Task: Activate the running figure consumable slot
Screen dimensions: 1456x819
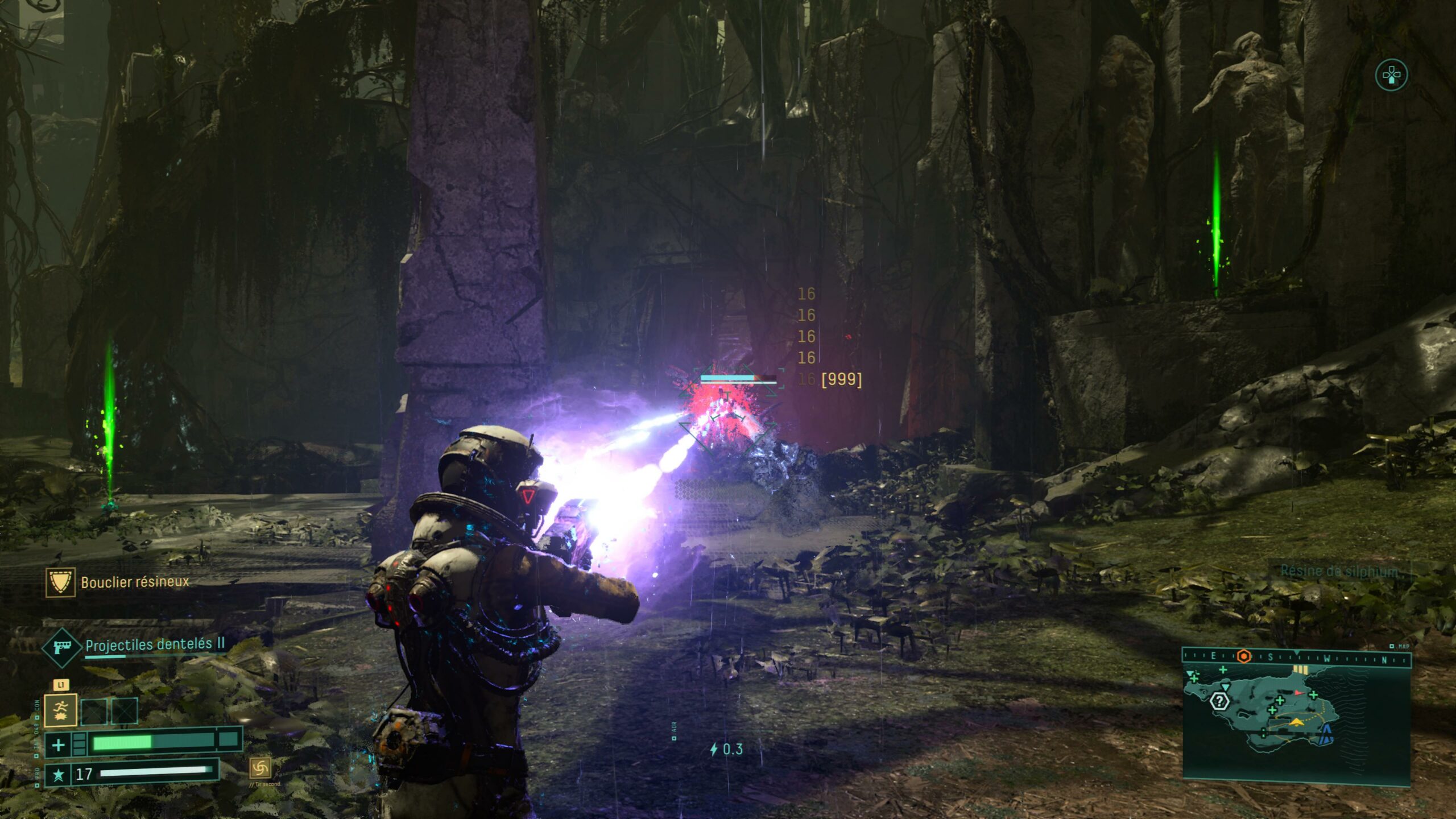Action: (x=61, y=711)
